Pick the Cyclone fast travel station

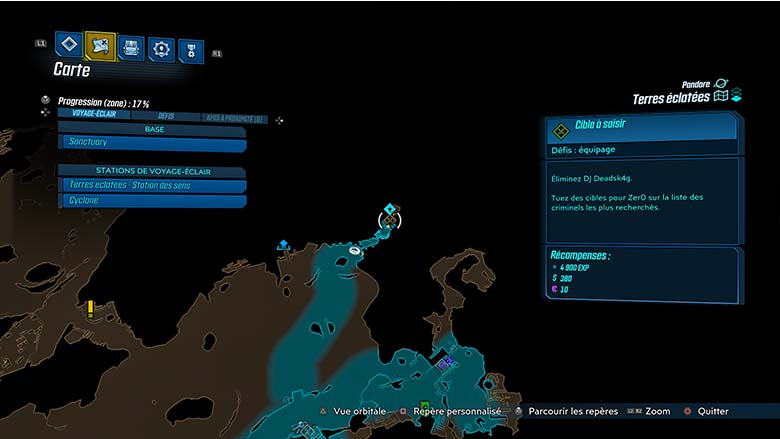coord(152,201)
